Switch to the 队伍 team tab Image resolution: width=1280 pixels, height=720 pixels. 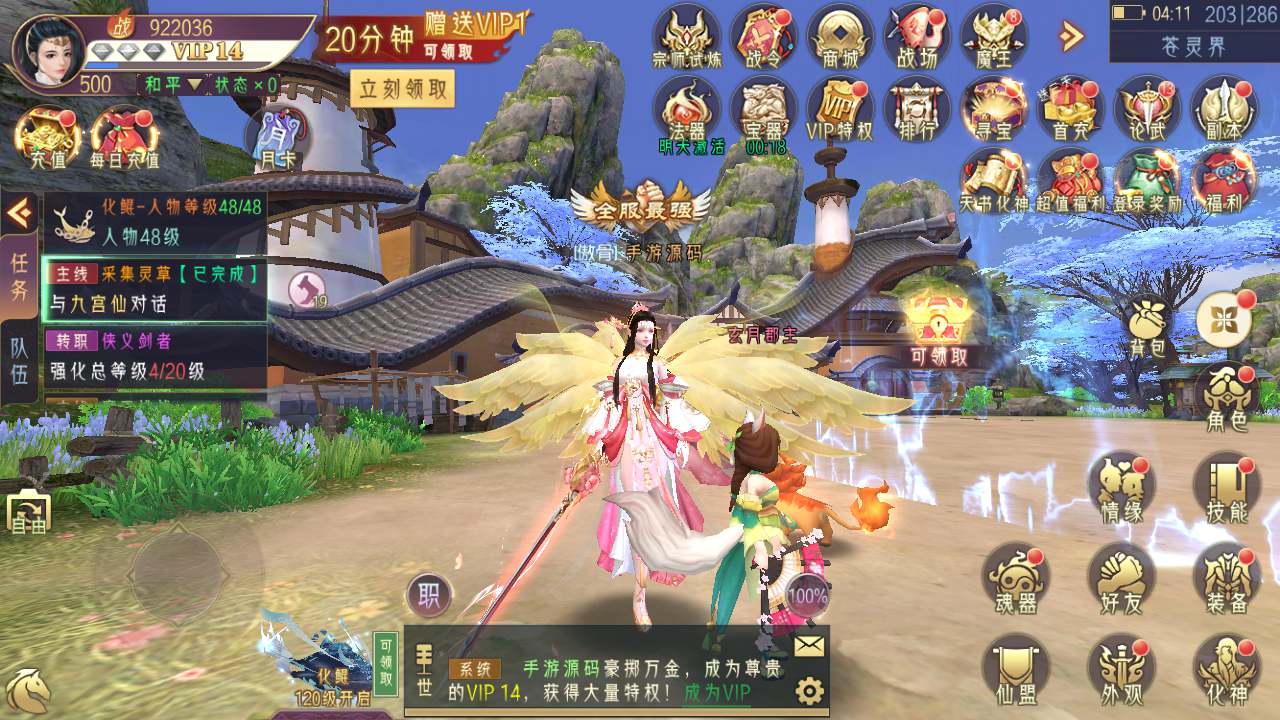click(x=19, y=361)
